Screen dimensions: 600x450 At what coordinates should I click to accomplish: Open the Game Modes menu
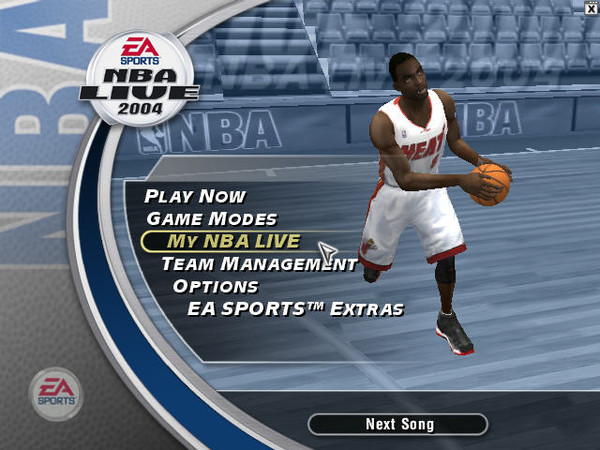pyautogui.click(x=211, y=218)
